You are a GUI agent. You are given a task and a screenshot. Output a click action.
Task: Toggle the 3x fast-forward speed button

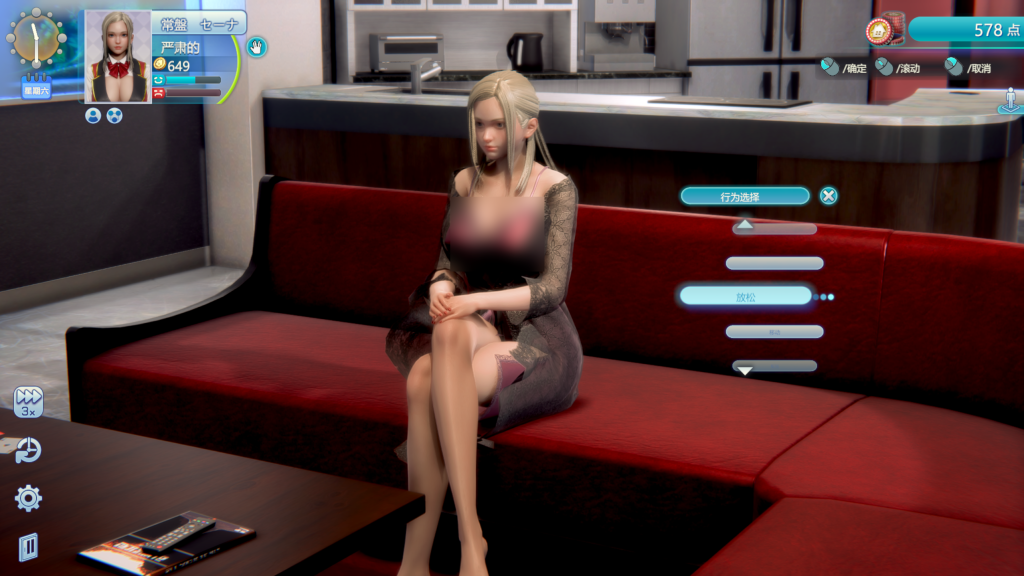[28, 401]
